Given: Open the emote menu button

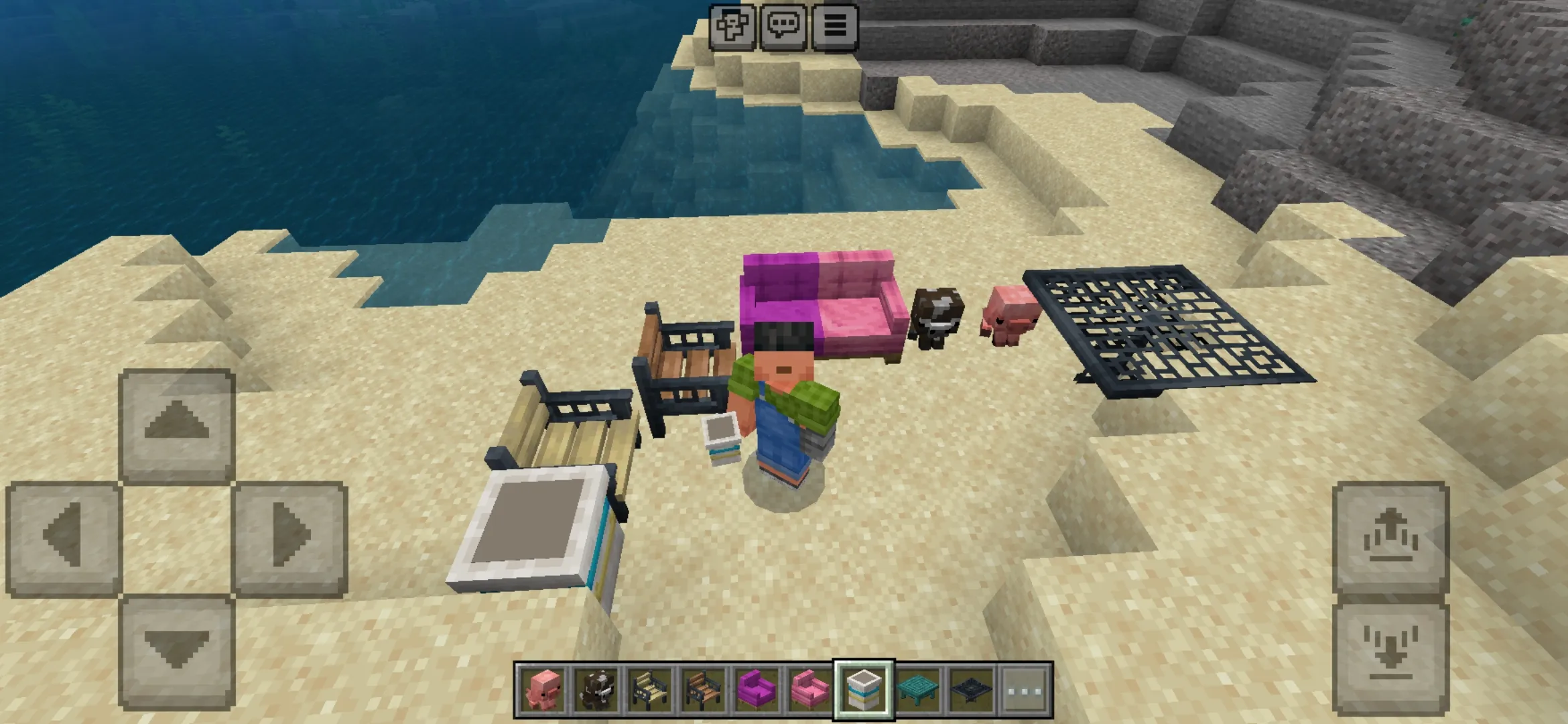Looking at the screenshot, I should 732,26.
